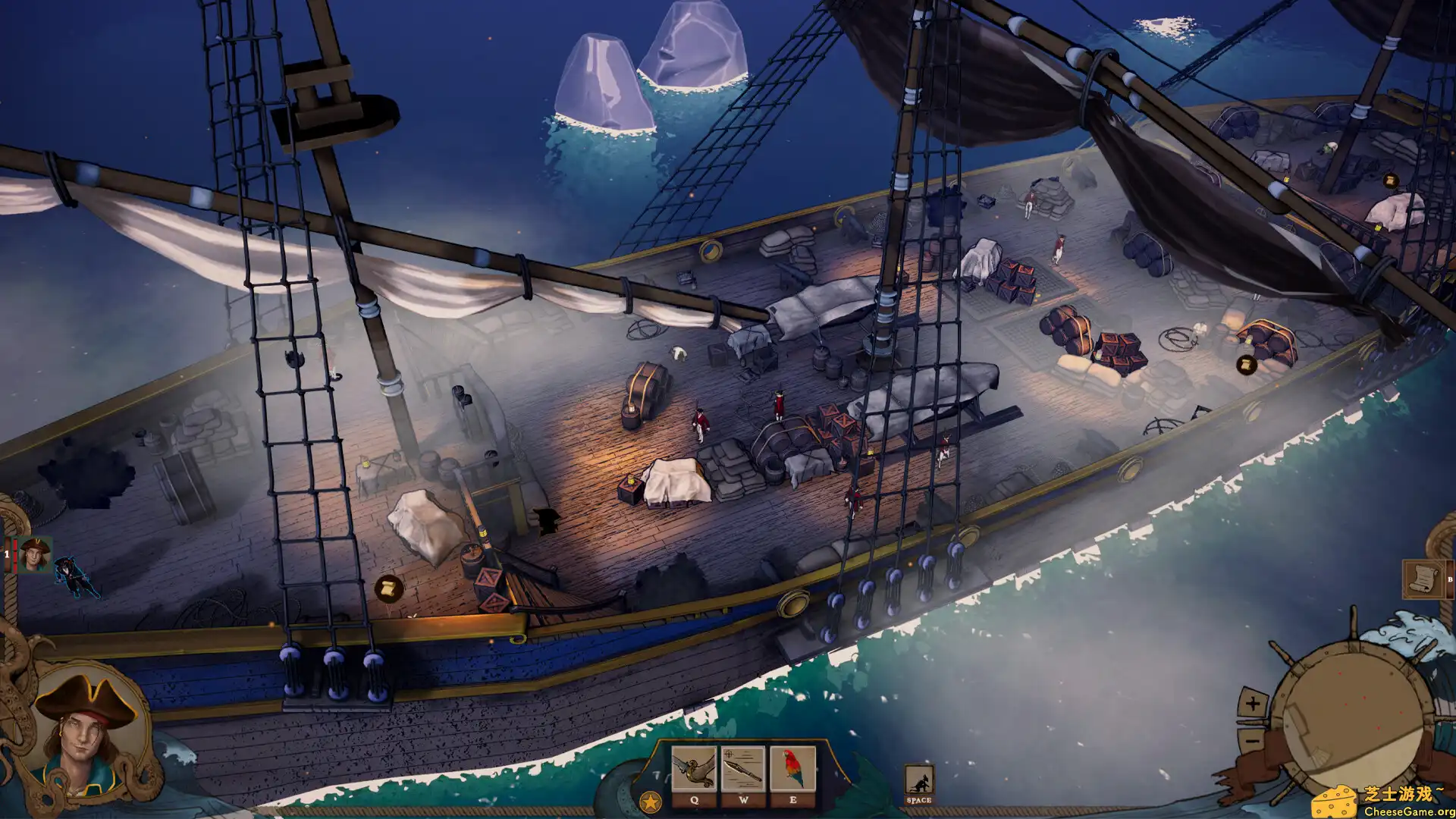1456x819 pixels.
Task: Select crew member 1's portrait on the left
Action: 34,555
